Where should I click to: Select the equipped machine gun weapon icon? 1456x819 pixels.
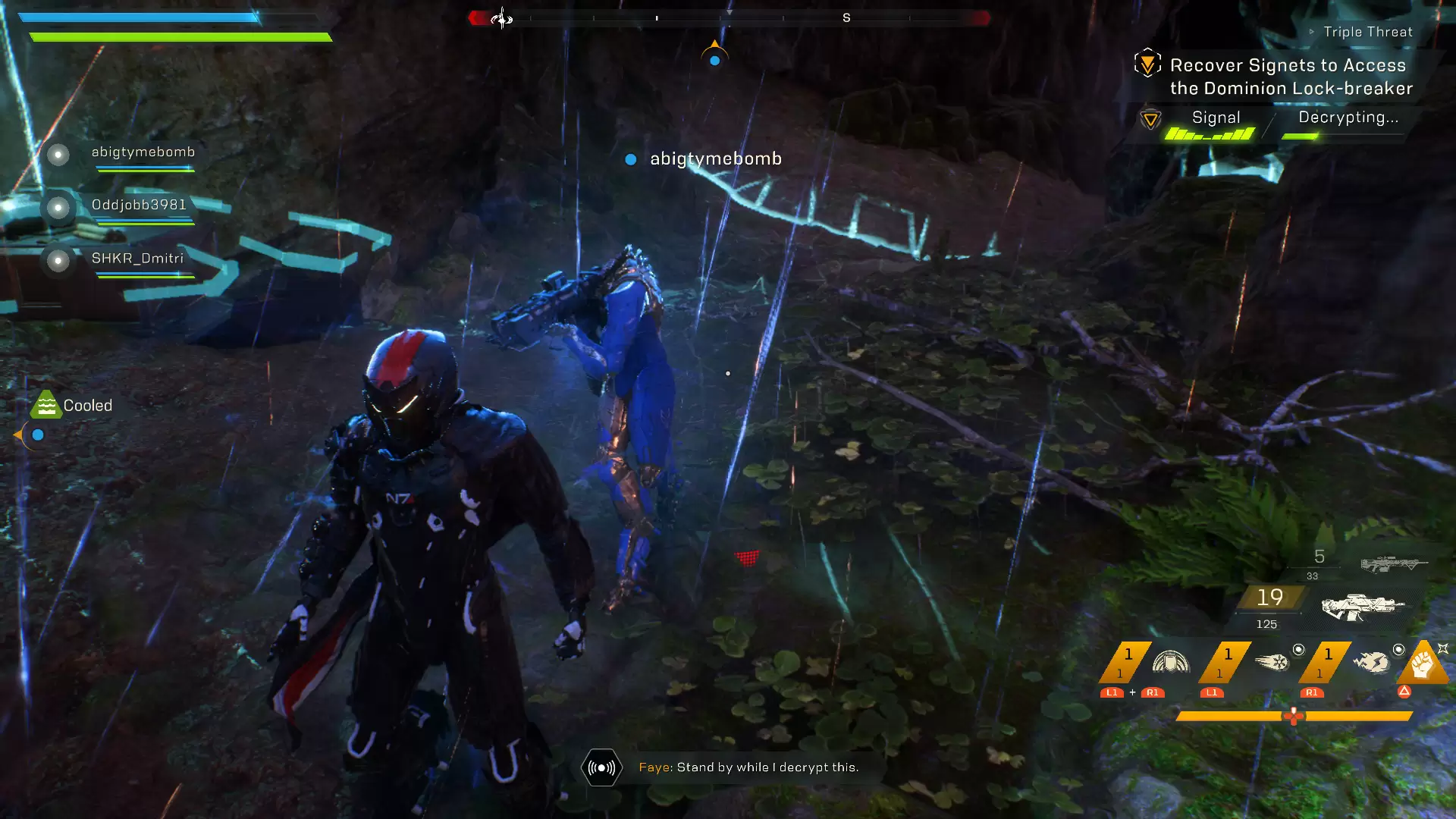[x=1362, y=607]
